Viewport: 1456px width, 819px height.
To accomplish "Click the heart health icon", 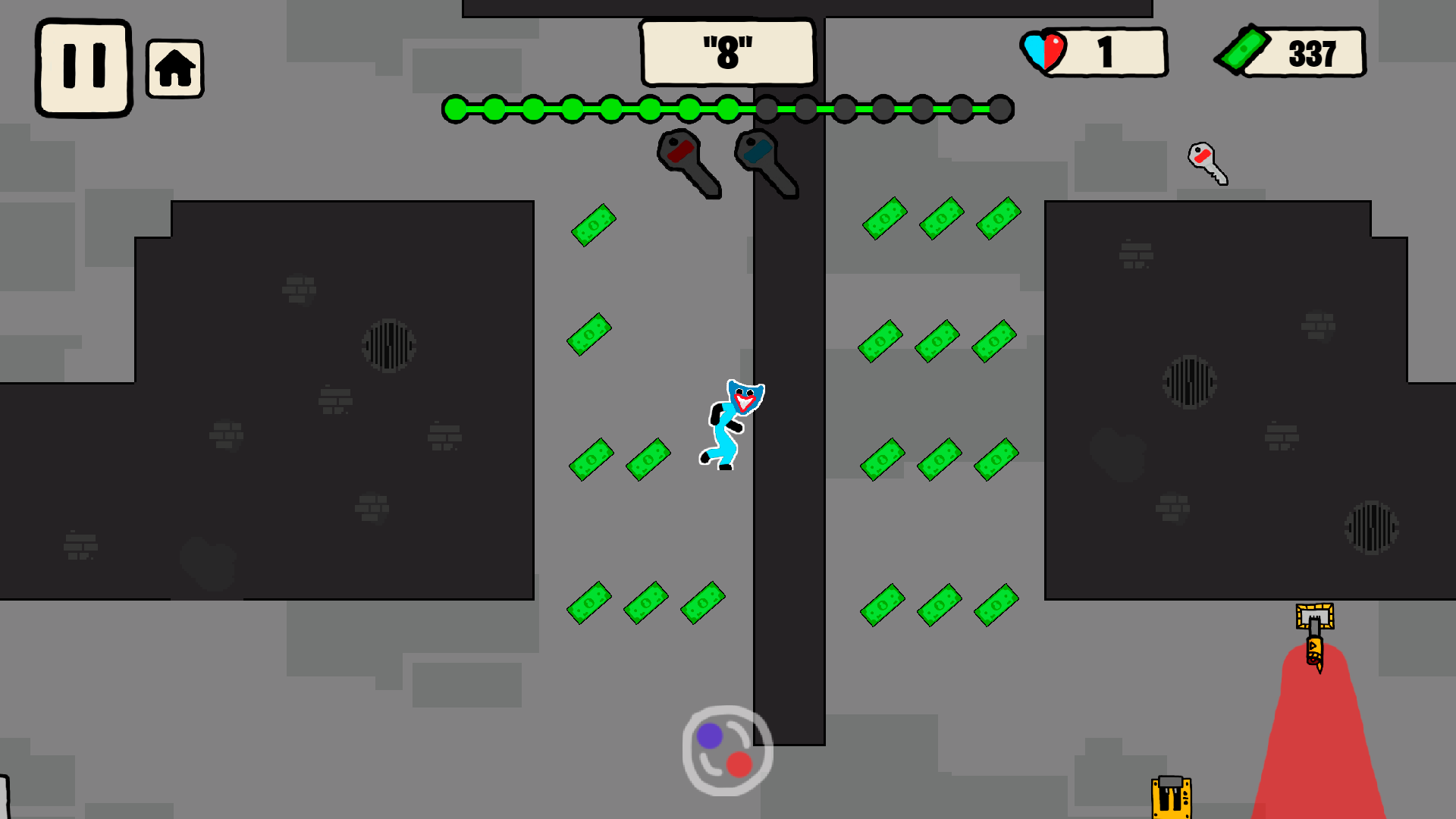I will 1044,50.
